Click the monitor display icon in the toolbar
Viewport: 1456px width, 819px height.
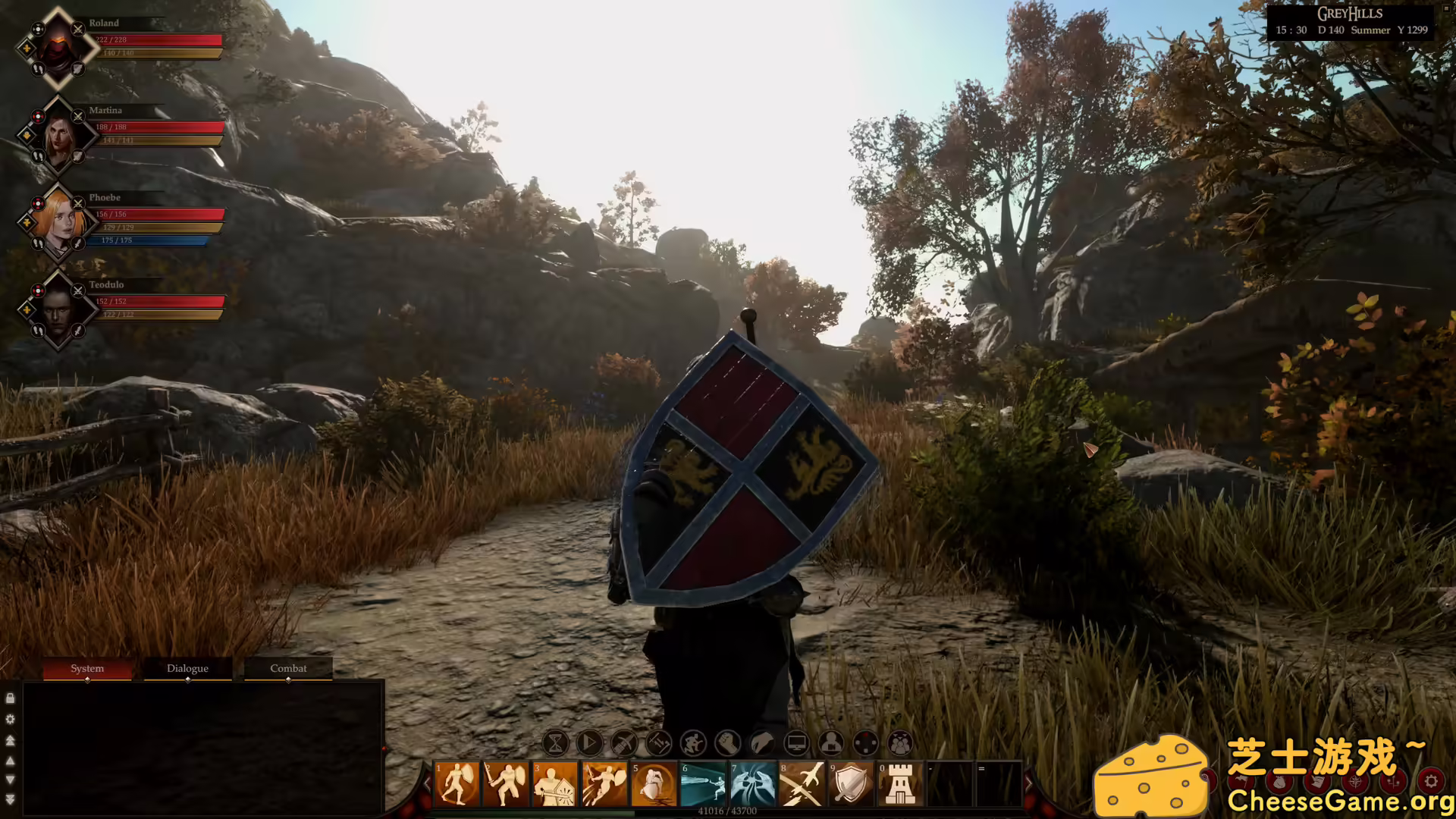coord(796,744)
